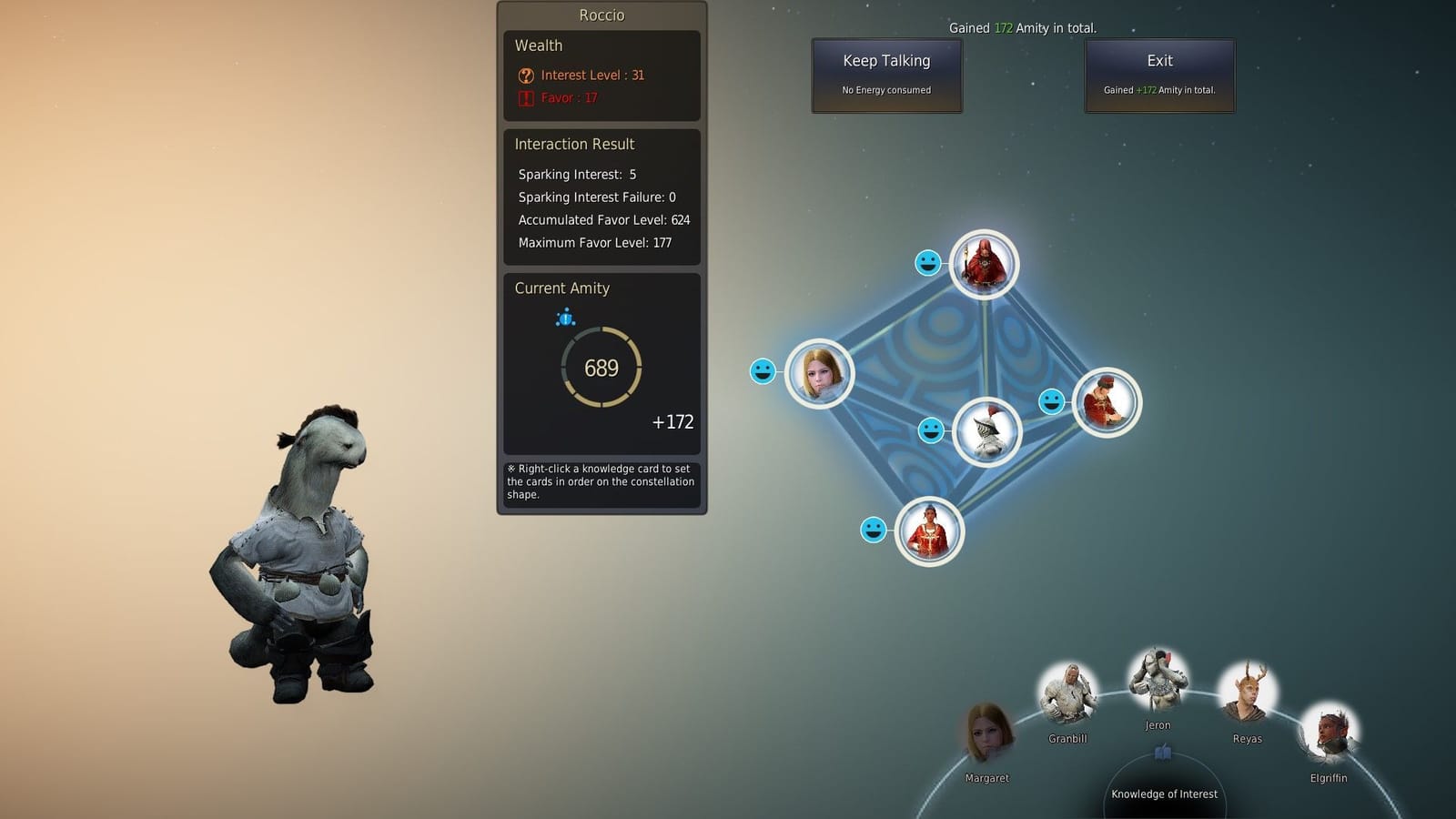Open the Knowledge of Interest book icon
Screen dimensions: 1456x819
[x=1162, y=753]
